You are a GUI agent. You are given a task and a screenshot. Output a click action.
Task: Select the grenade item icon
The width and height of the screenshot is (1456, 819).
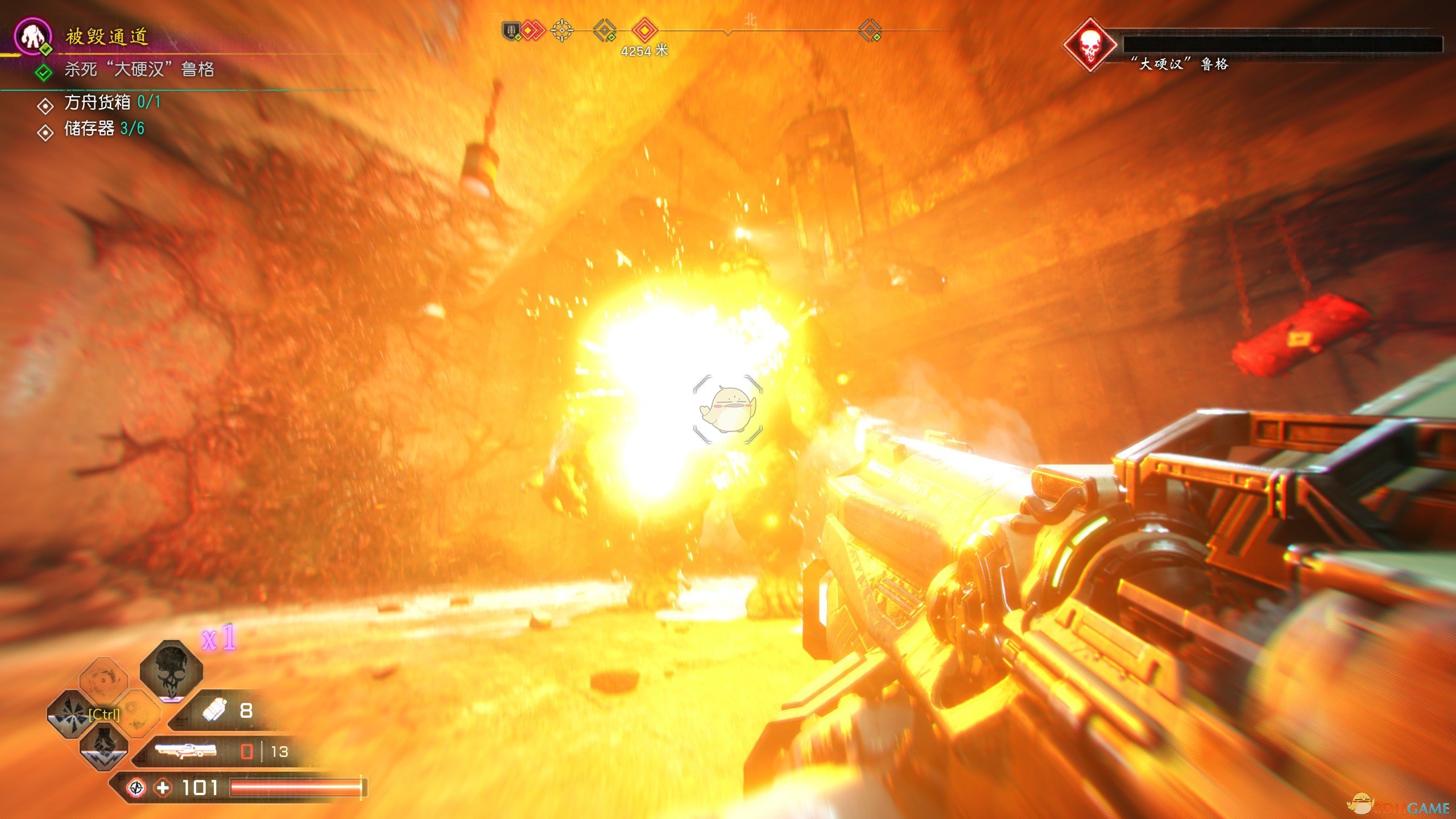click(215, 710)
